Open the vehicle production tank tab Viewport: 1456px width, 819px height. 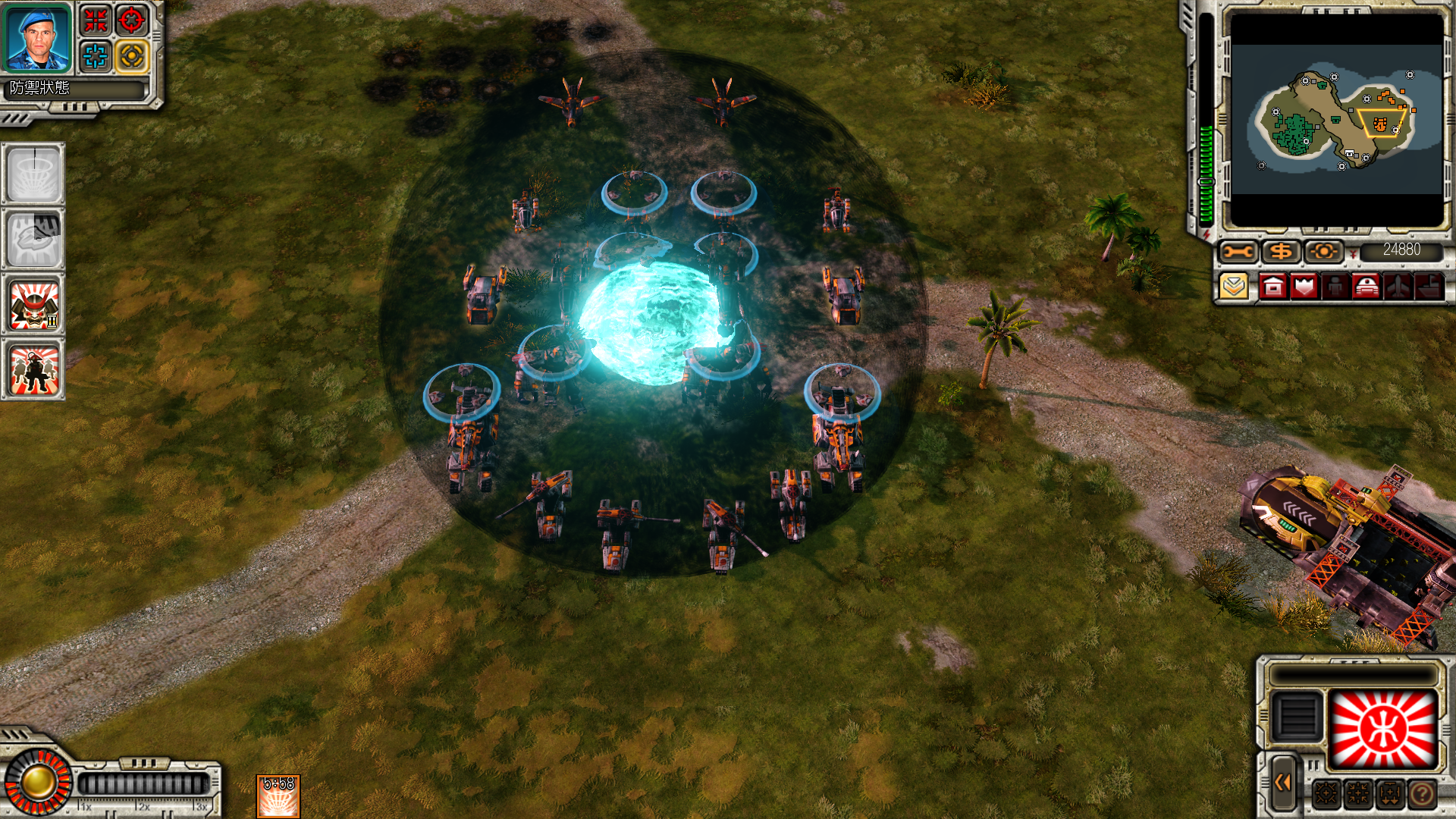click(1367, 287)
